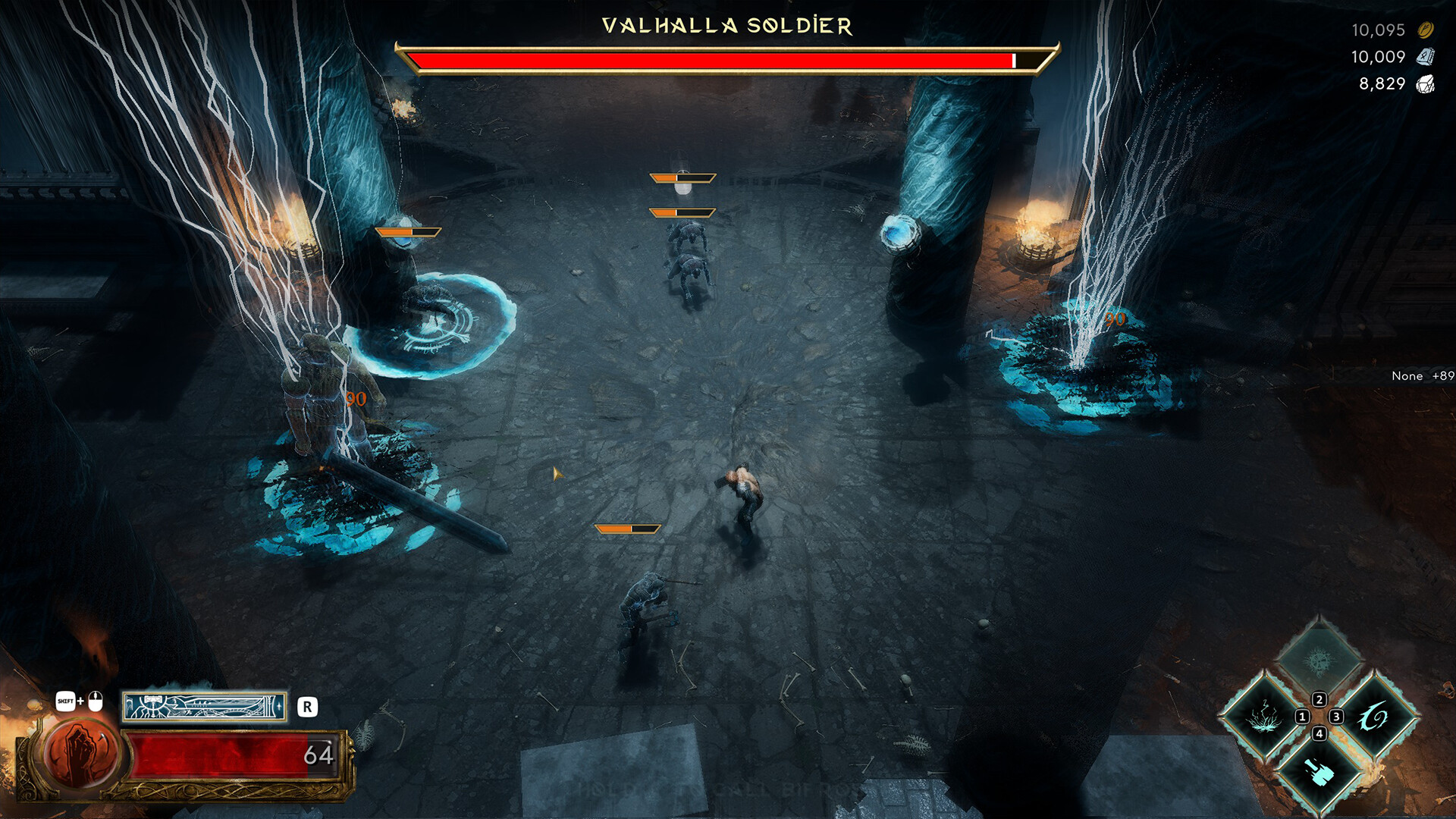Select the lightning roots skill diamond

tap(1263, 717)
